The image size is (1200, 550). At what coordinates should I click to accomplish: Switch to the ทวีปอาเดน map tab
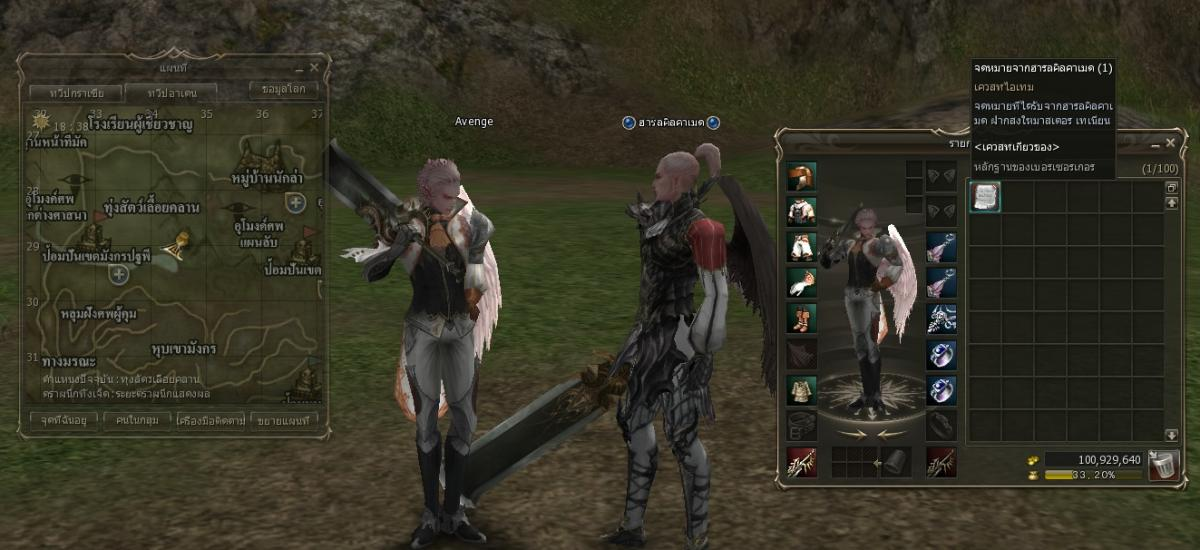pyautogui.click(x=173, y=93)
